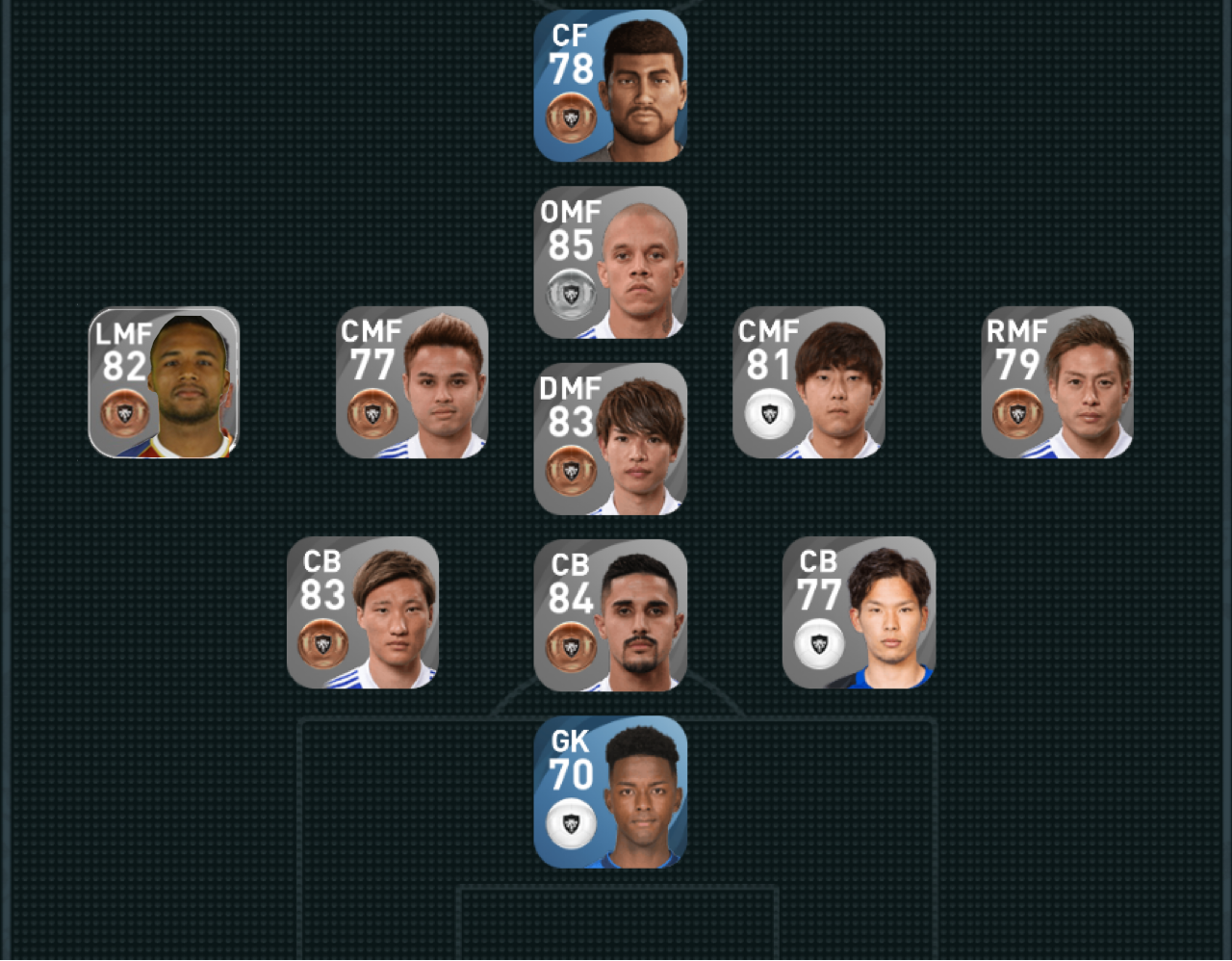Select the CB player card rated 77
Screen dimensions: 1232x961
(859, 612)
